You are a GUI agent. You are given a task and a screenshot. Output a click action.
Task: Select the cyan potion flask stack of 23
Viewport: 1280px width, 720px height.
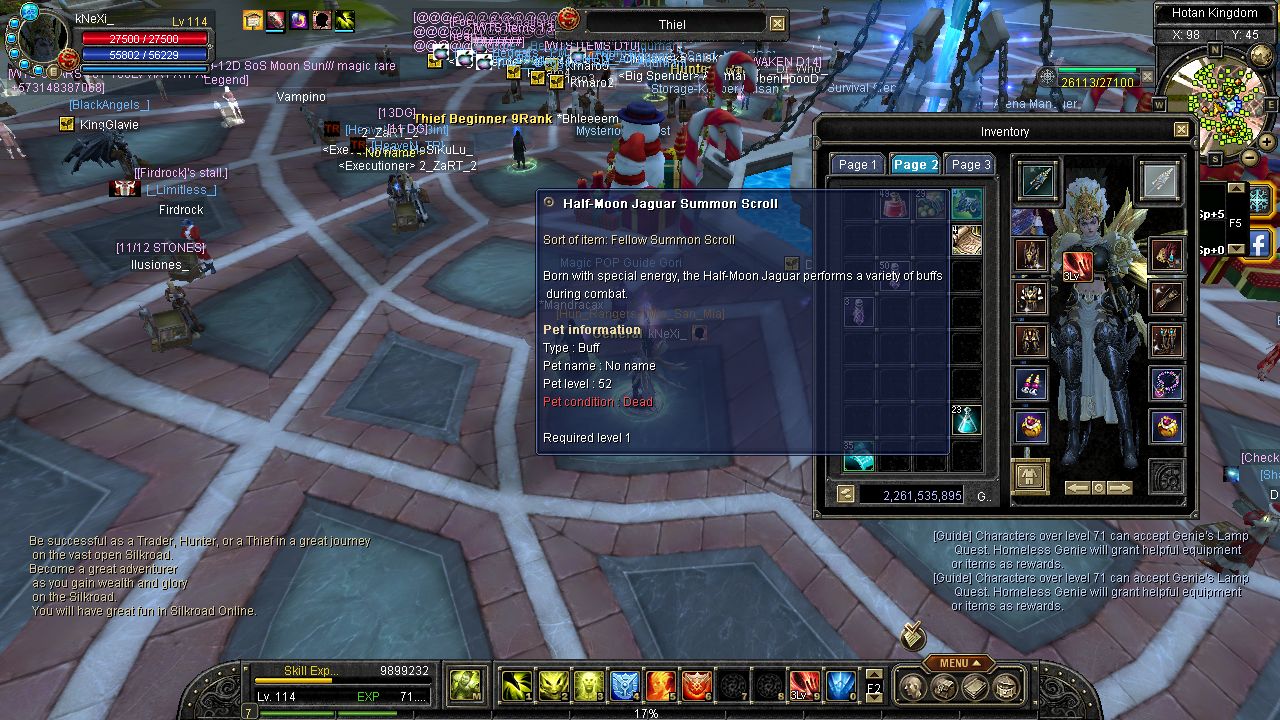[966, 420]
